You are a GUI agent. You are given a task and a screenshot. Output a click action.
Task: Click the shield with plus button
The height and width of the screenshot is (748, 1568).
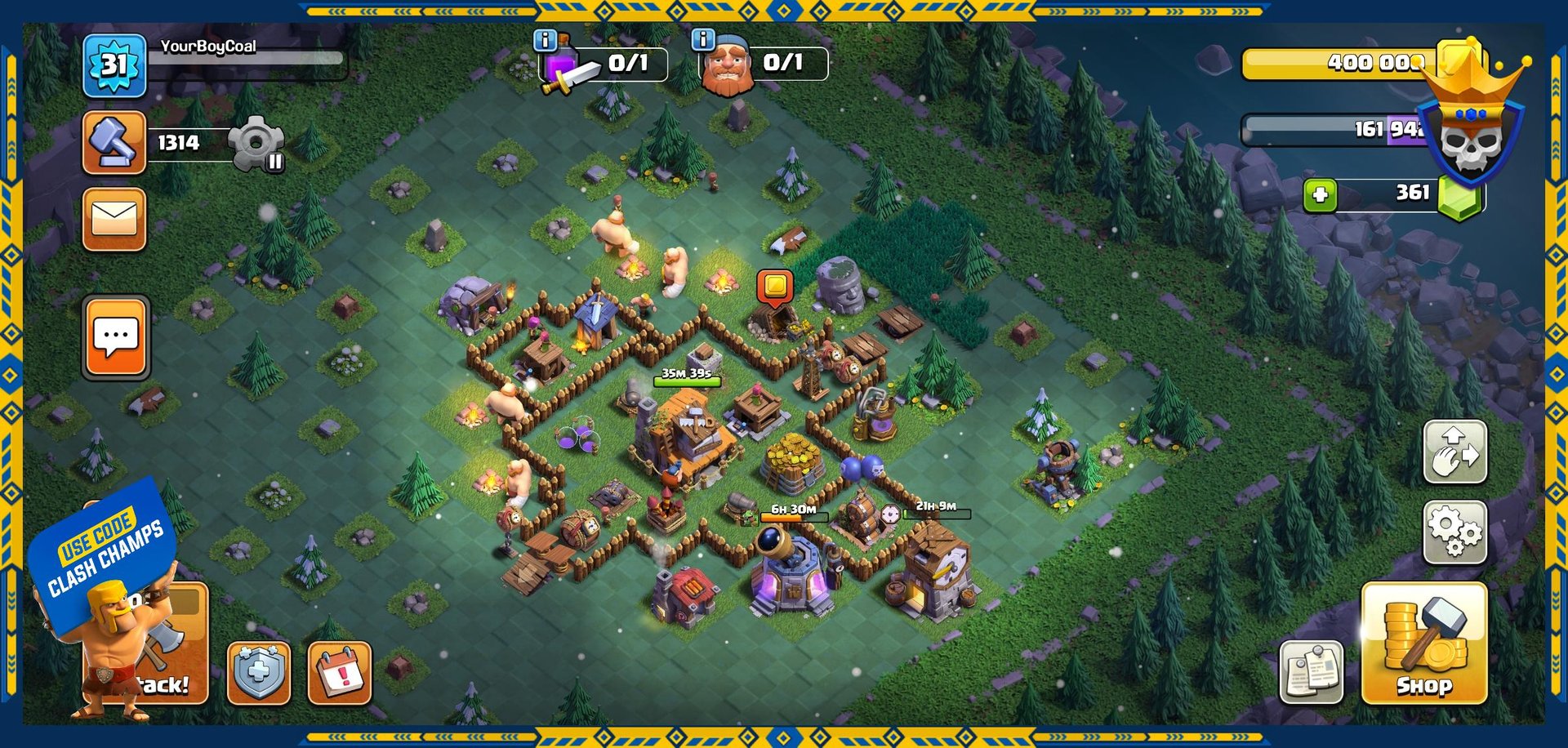pos(258,673)
